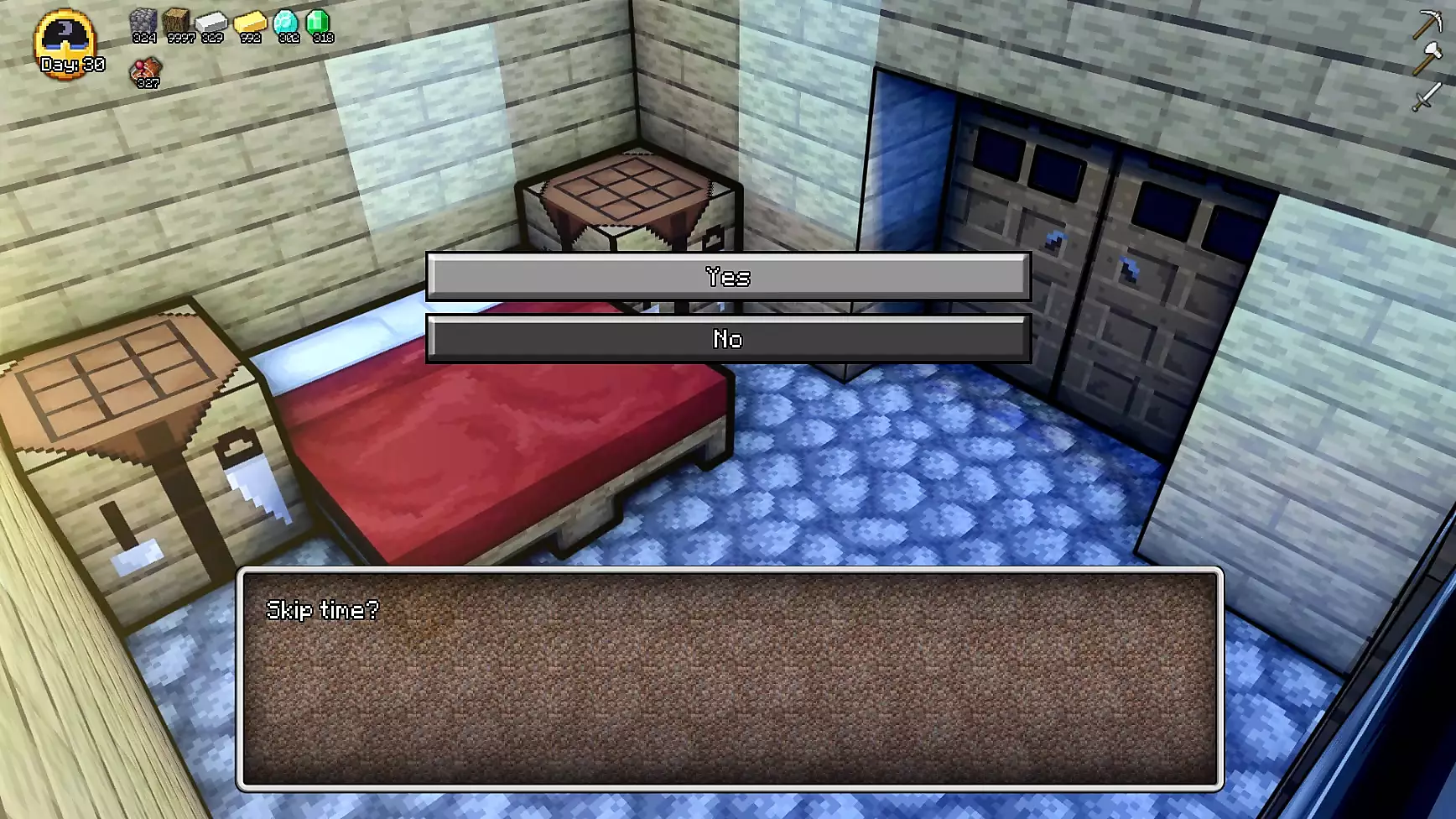Click the red pin map icon

point(147,70)
